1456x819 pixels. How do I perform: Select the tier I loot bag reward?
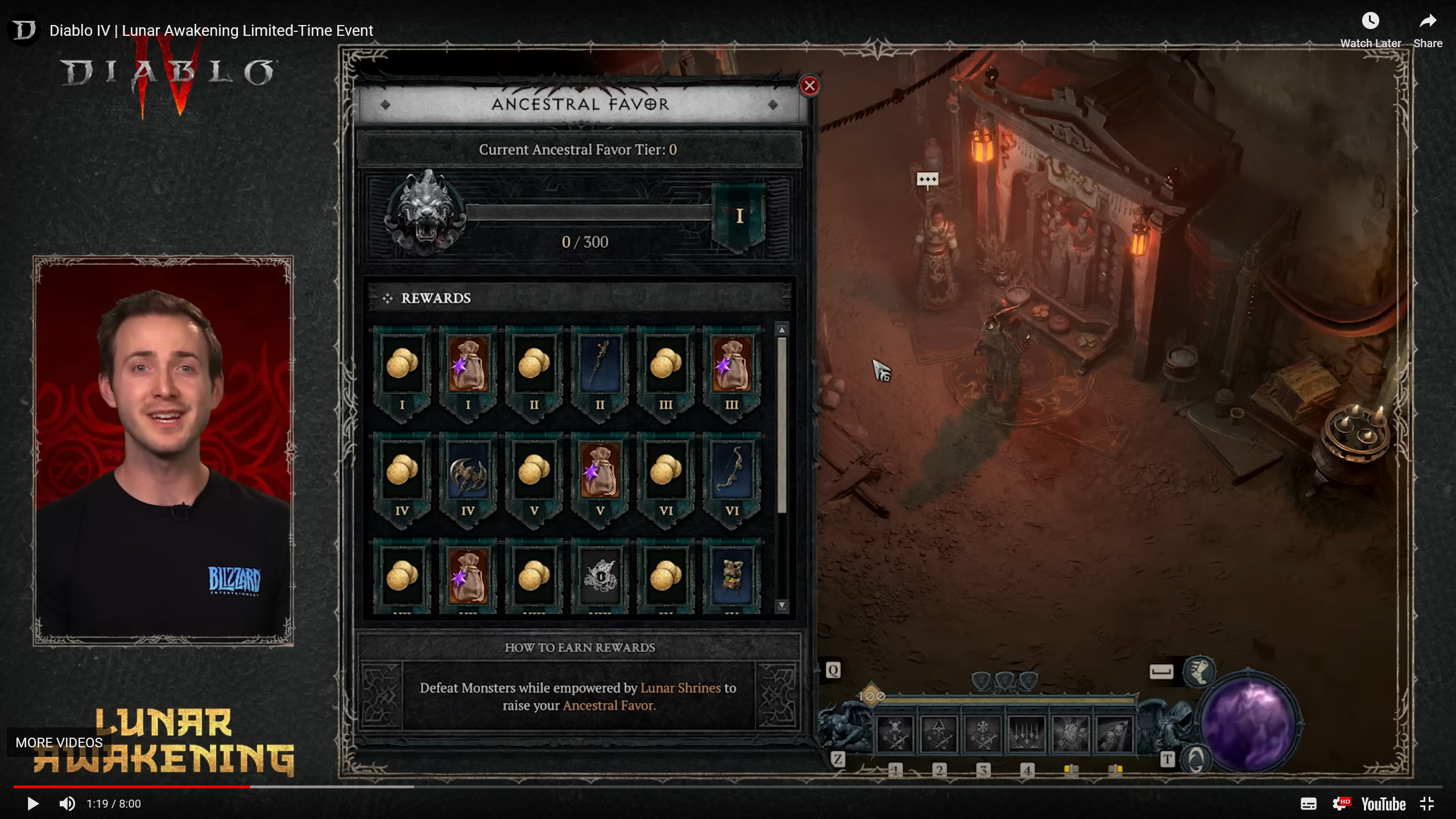coord(468,365)
